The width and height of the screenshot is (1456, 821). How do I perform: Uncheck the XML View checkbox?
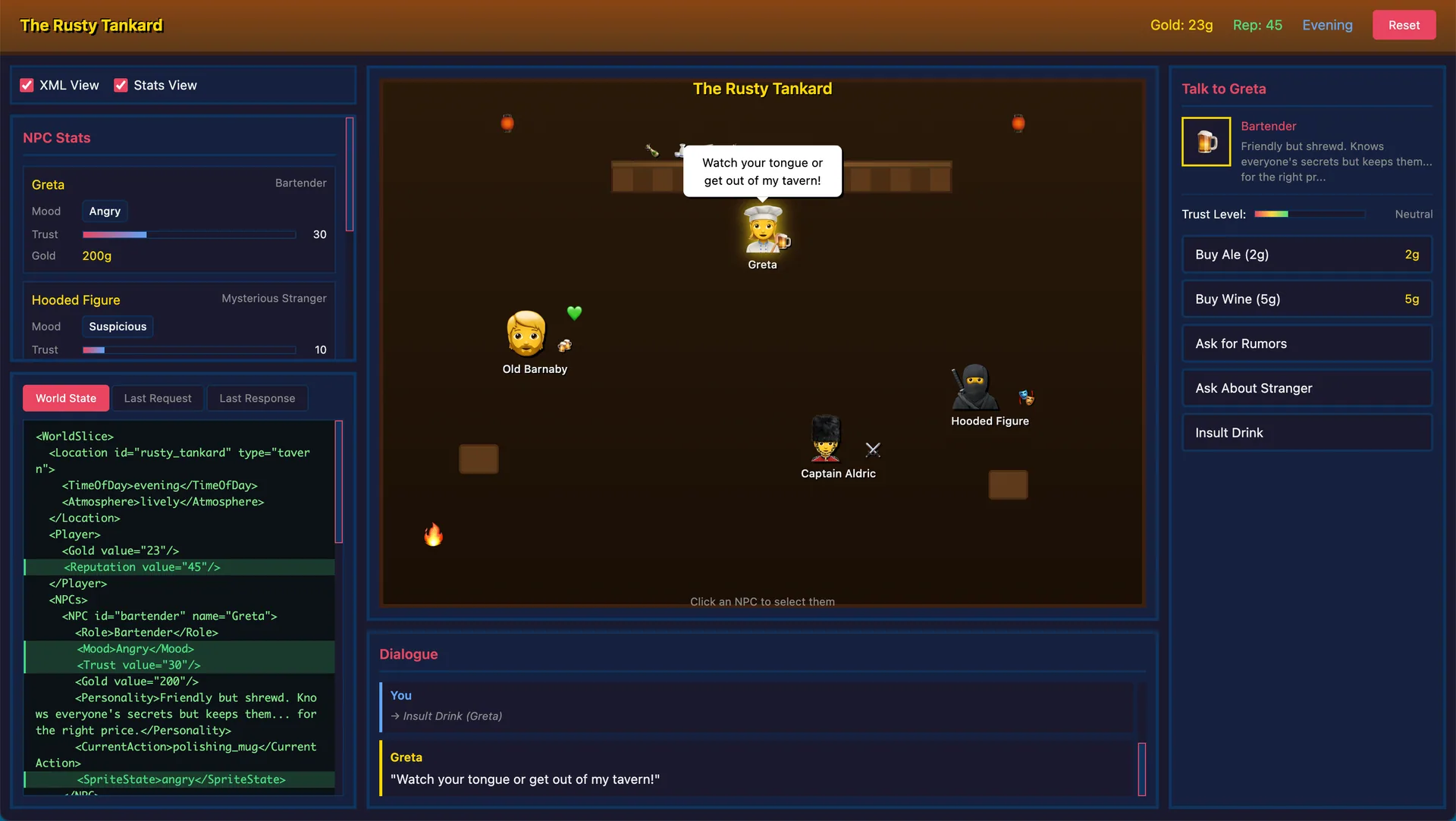coord(27,85)
